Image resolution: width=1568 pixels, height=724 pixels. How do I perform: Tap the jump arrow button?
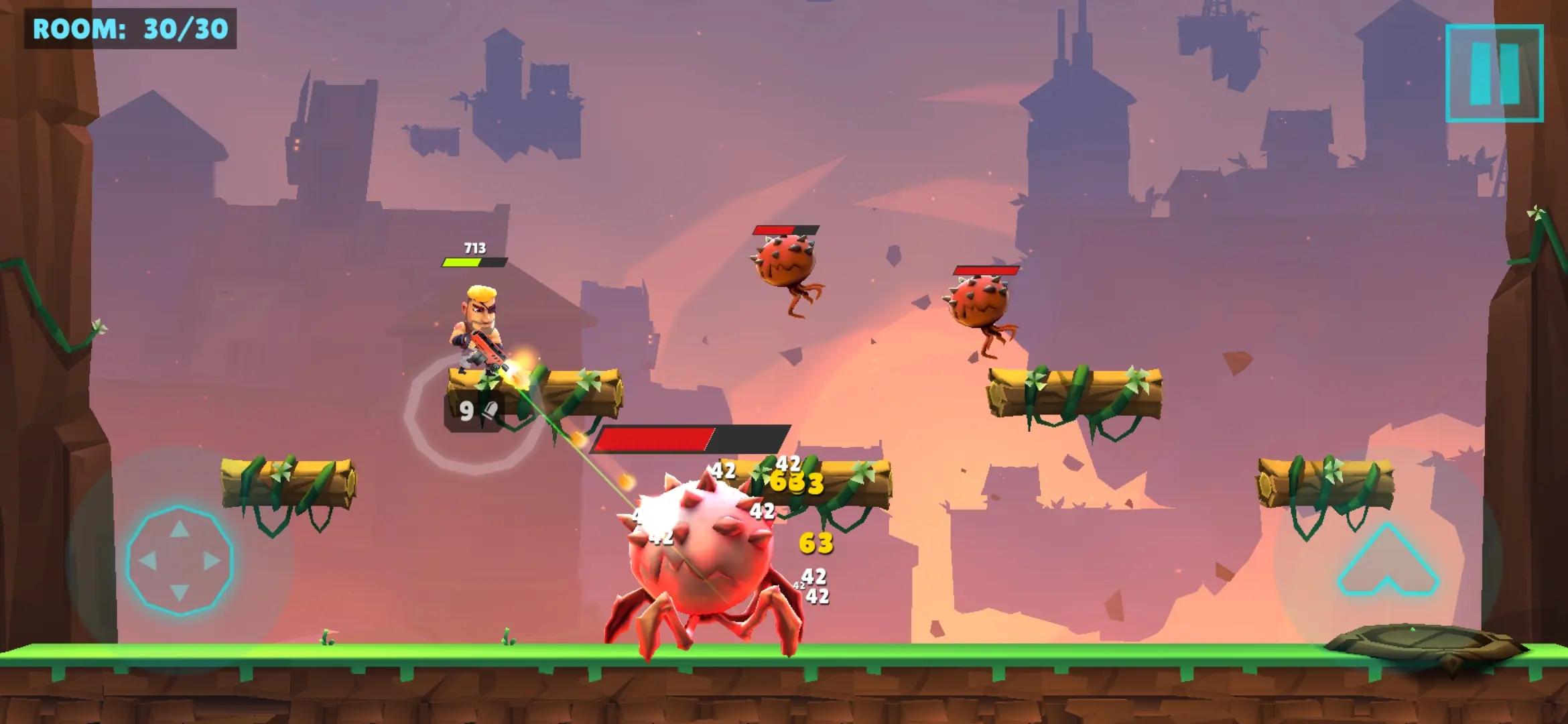coord(1388,562)
